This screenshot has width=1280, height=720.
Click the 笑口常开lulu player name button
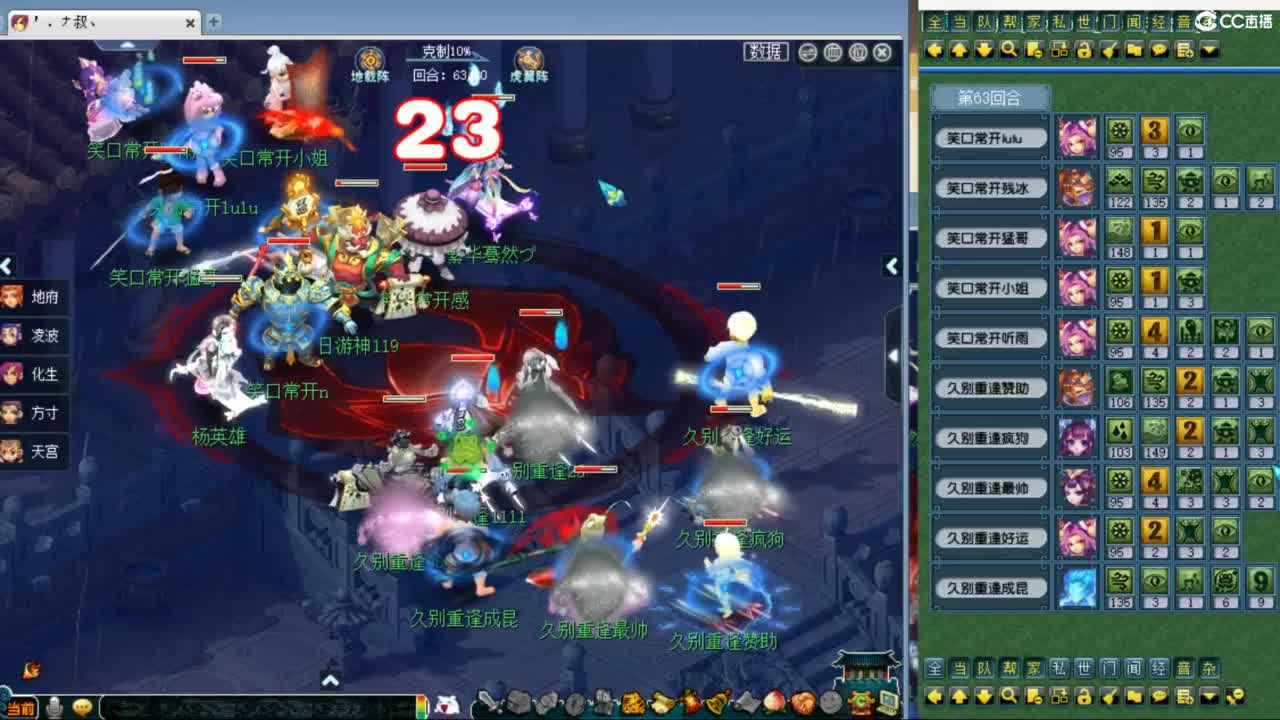[989, 137]
